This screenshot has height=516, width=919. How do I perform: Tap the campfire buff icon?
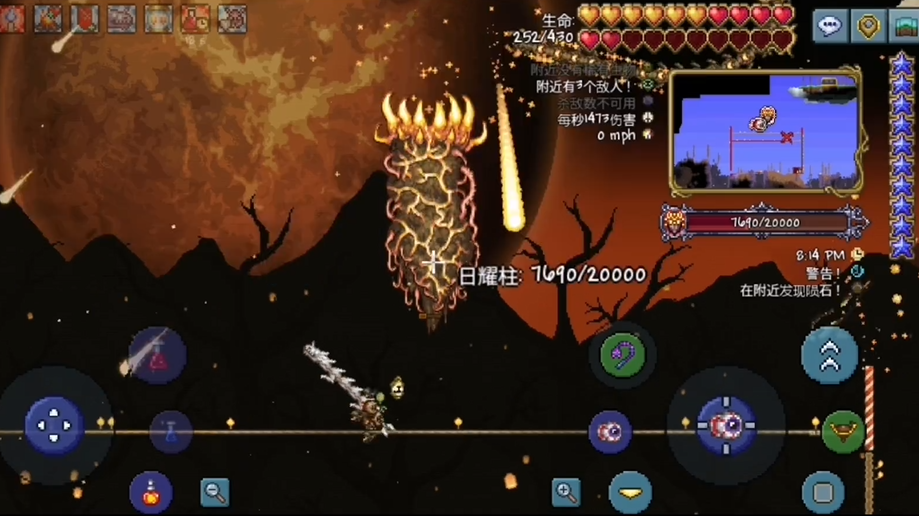47,17
